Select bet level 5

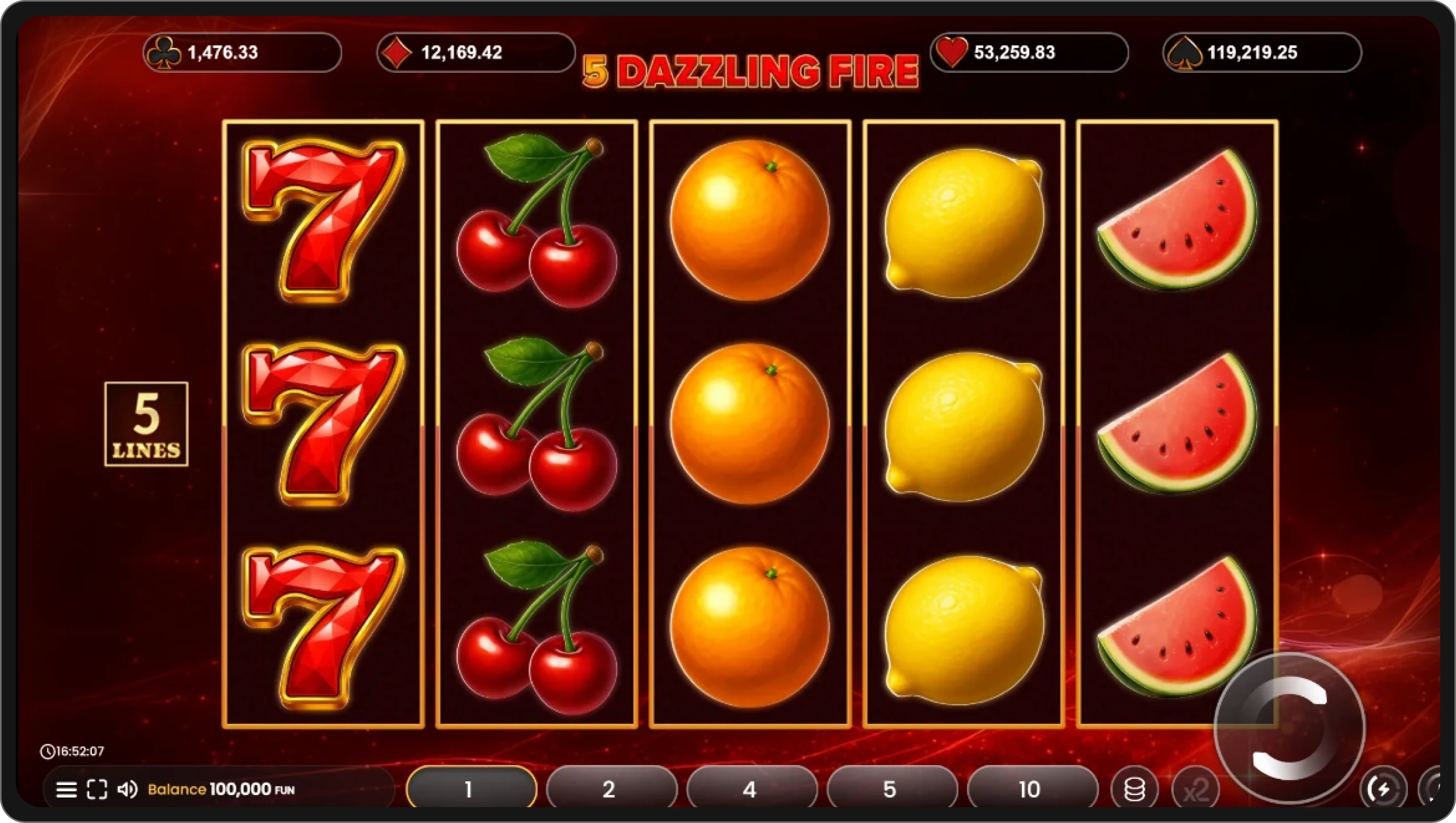[891, 788]
